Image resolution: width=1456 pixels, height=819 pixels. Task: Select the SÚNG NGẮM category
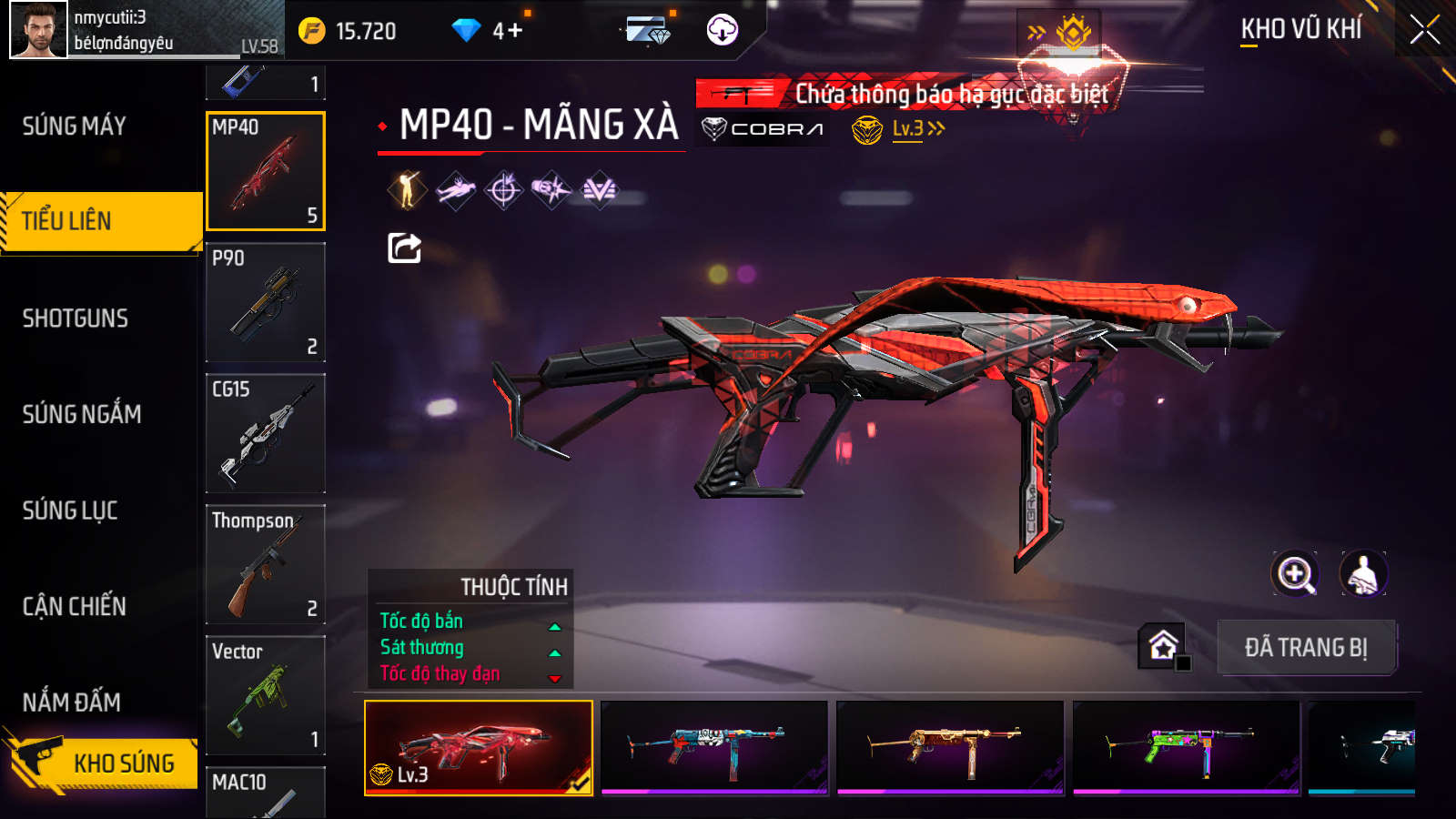click(82, 414)
